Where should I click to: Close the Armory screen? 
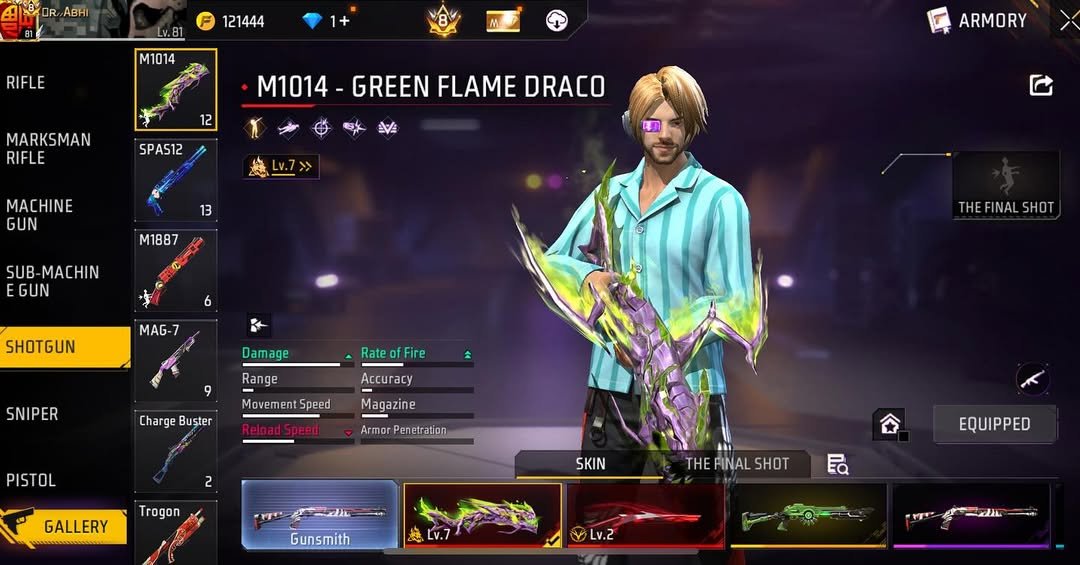[x=1068, y=20]
